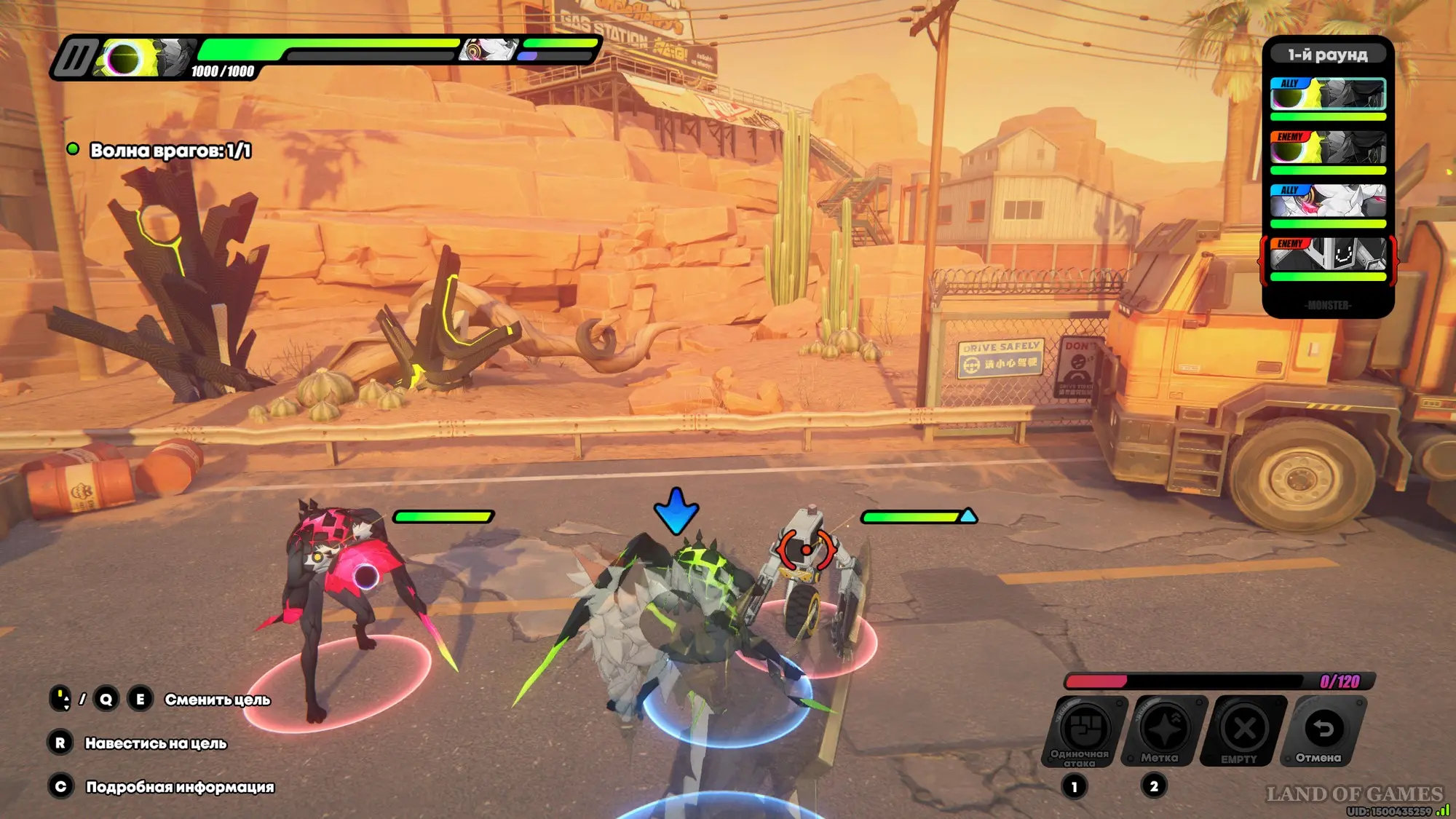Select the ENEMY yellow eclipse turn card
Viewport: 1456px width, 819px height.
1328,149
